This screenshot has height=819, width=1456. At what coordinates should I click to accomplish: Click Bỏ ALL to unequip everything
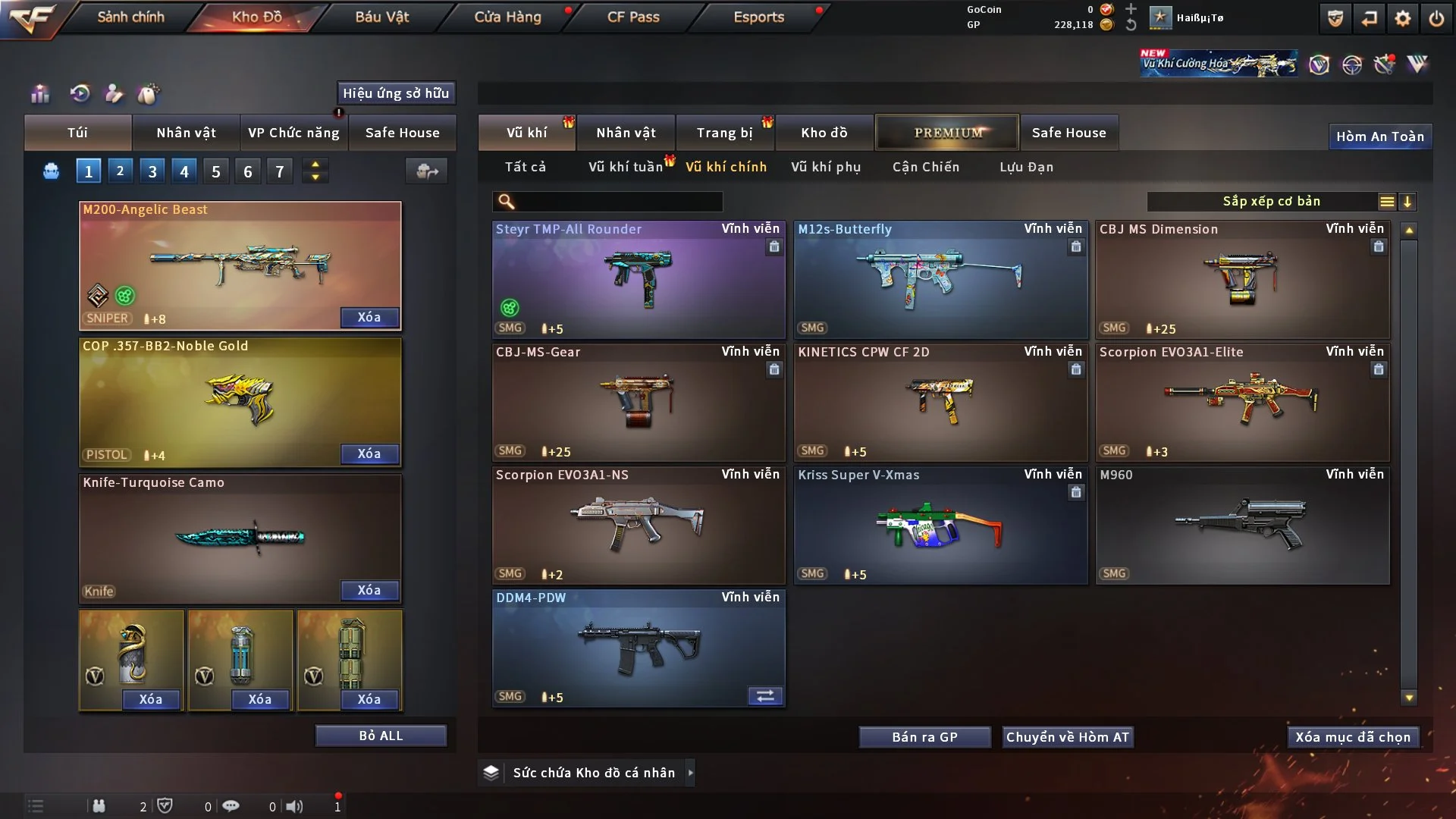pyautogui.click(x=381, y=736)
